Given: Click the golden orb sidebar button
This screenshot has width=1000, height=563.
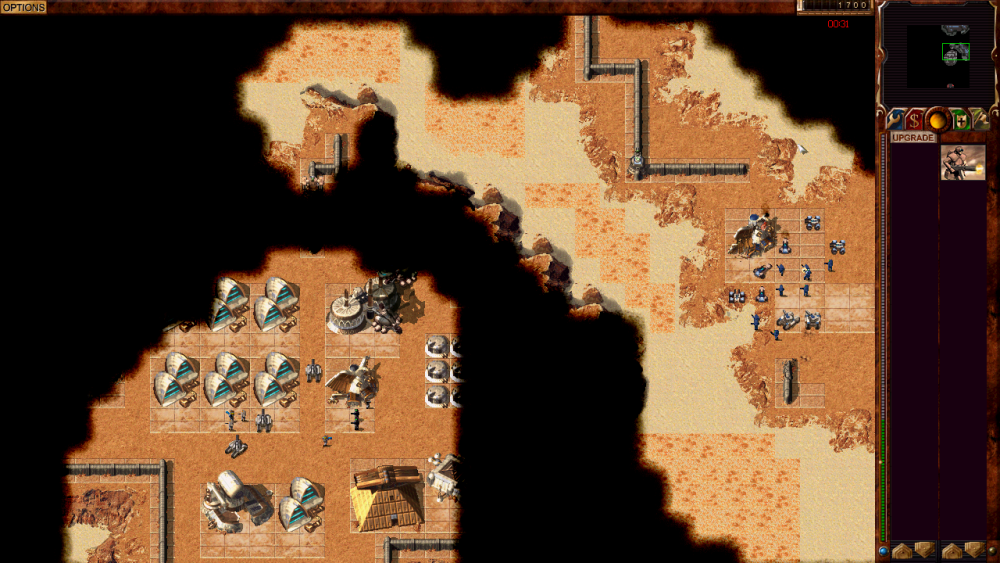Looking at the screenshot, I should pos(937,120).
